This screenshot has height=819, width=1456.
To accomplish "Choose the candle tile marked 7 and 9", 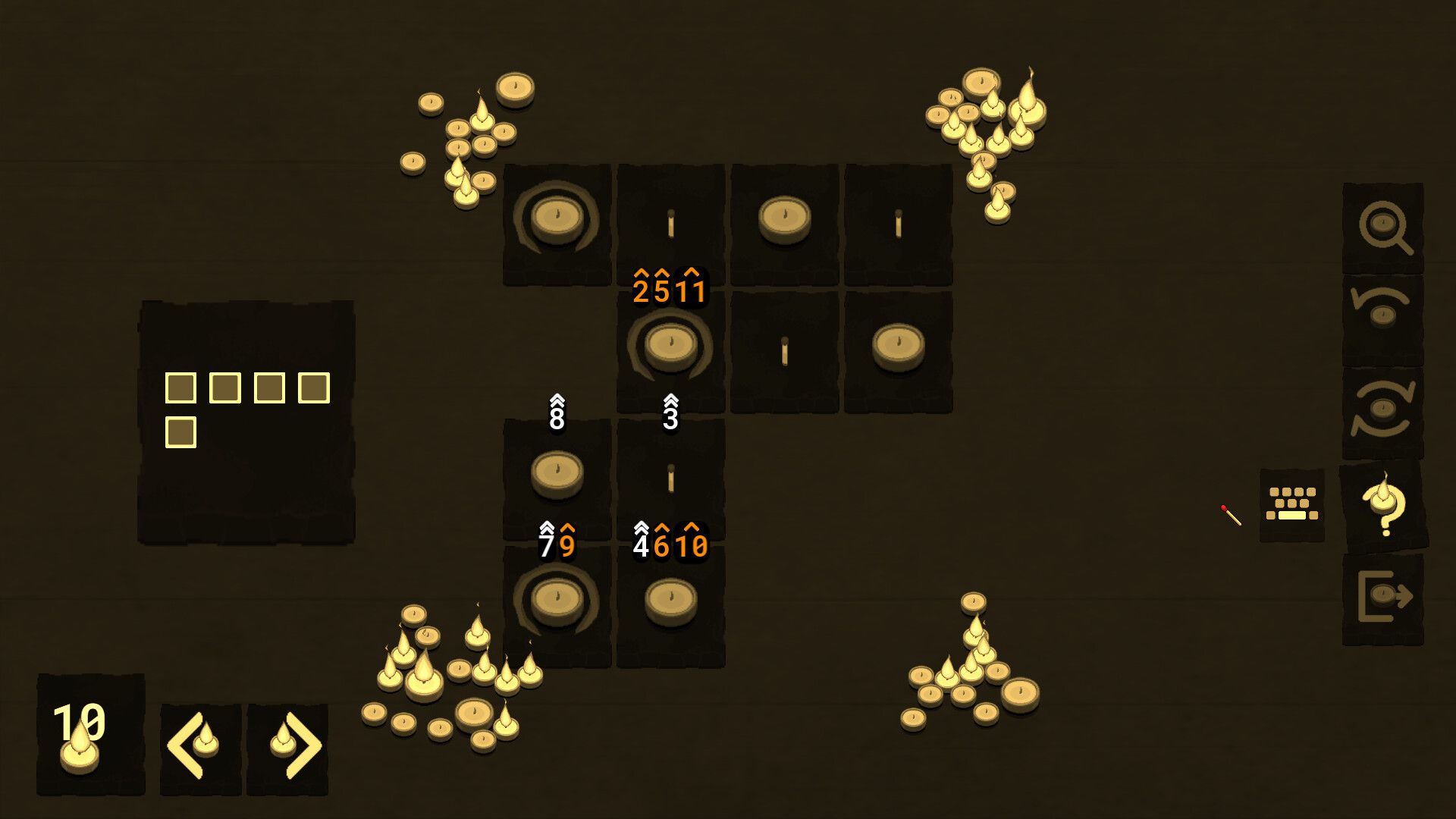I will 557,604.
